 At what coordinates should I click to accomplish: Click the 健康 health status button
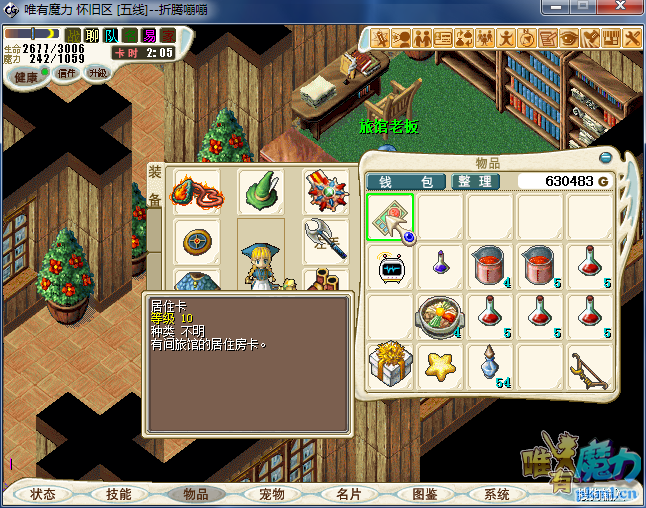pos(27,77)
